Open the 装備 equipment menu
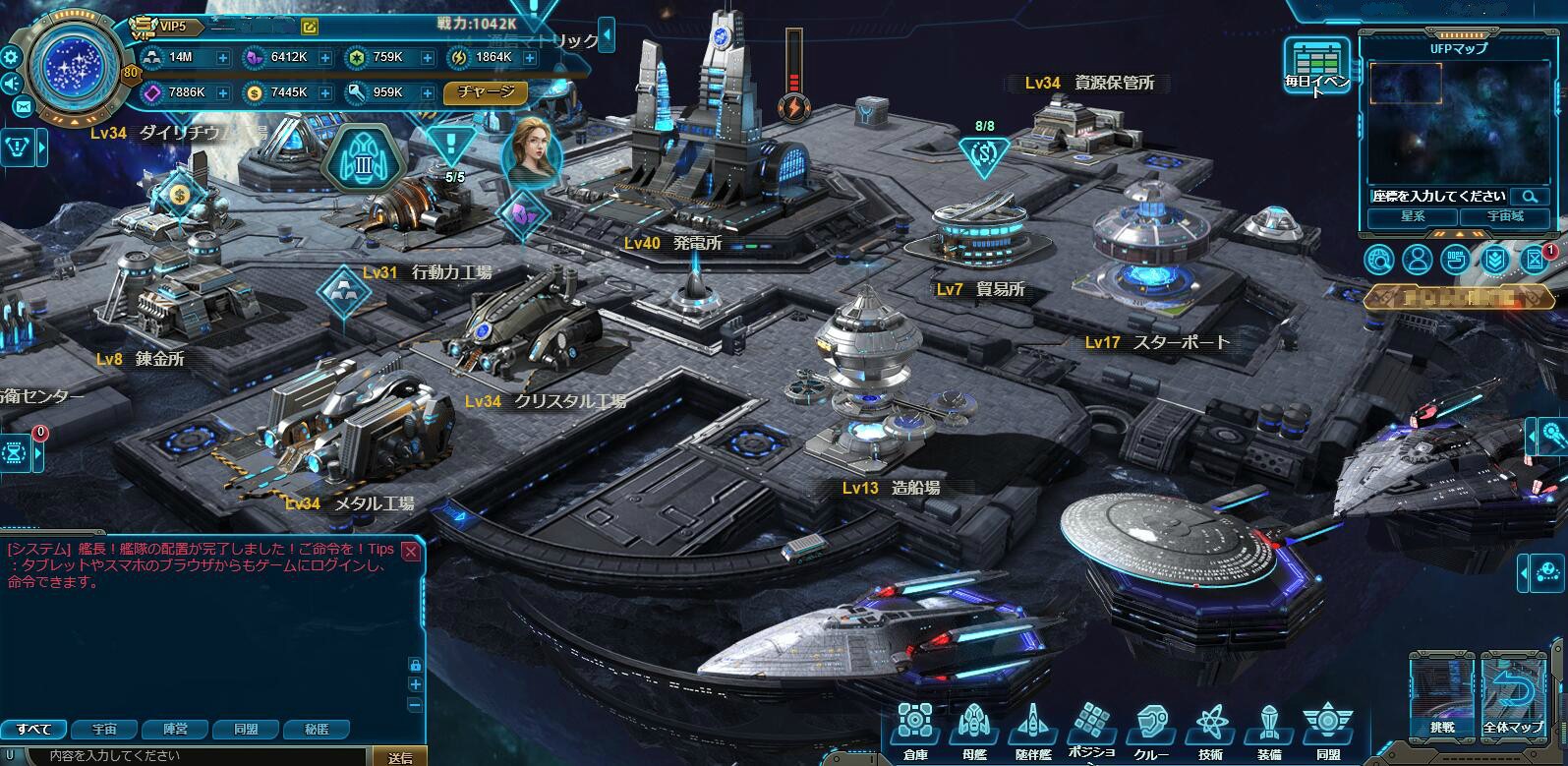1568x766 pixels. [1269, 729]
